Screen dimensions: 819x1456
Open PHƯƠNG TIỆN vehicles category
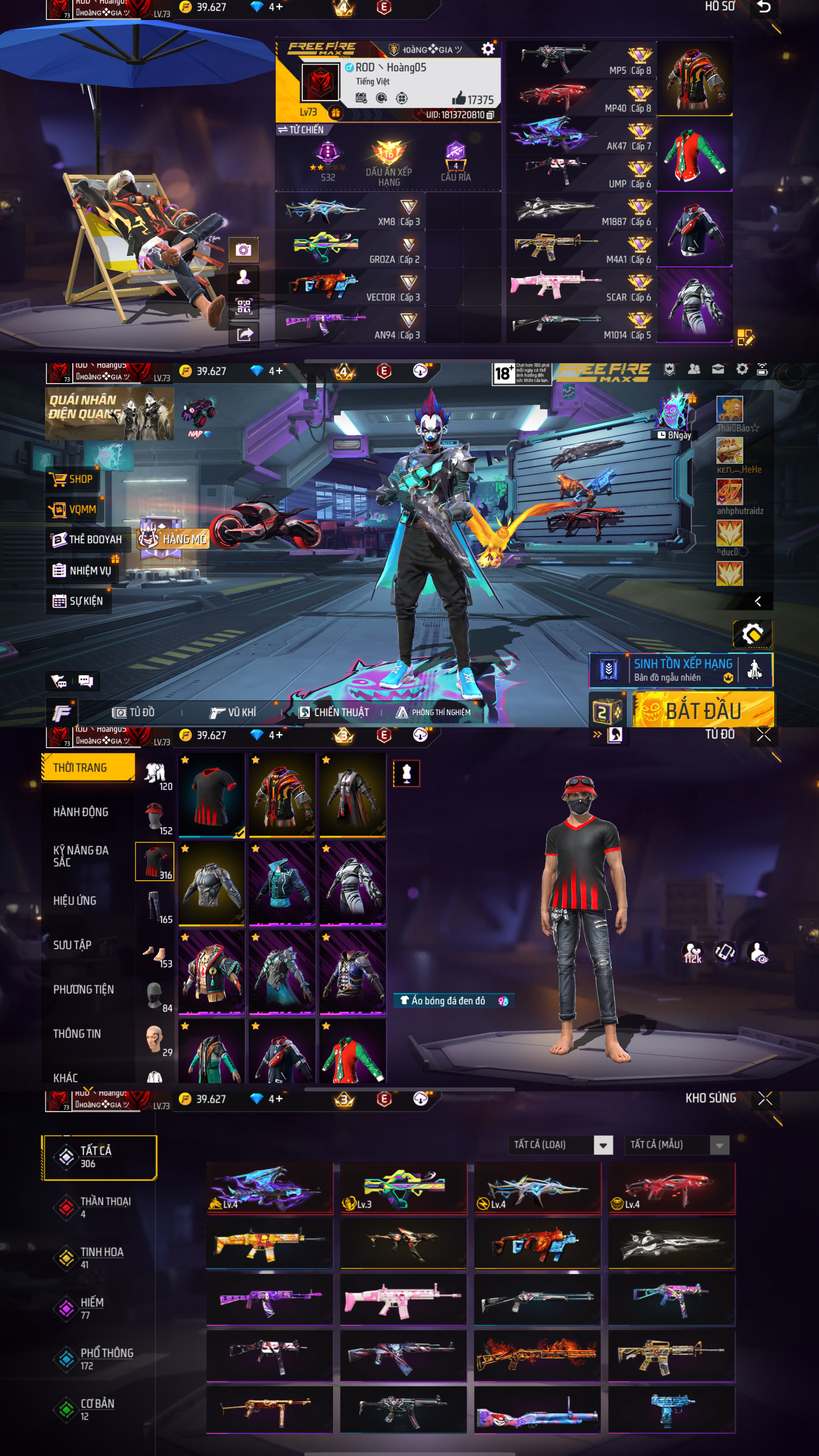[x=83, y=989]
